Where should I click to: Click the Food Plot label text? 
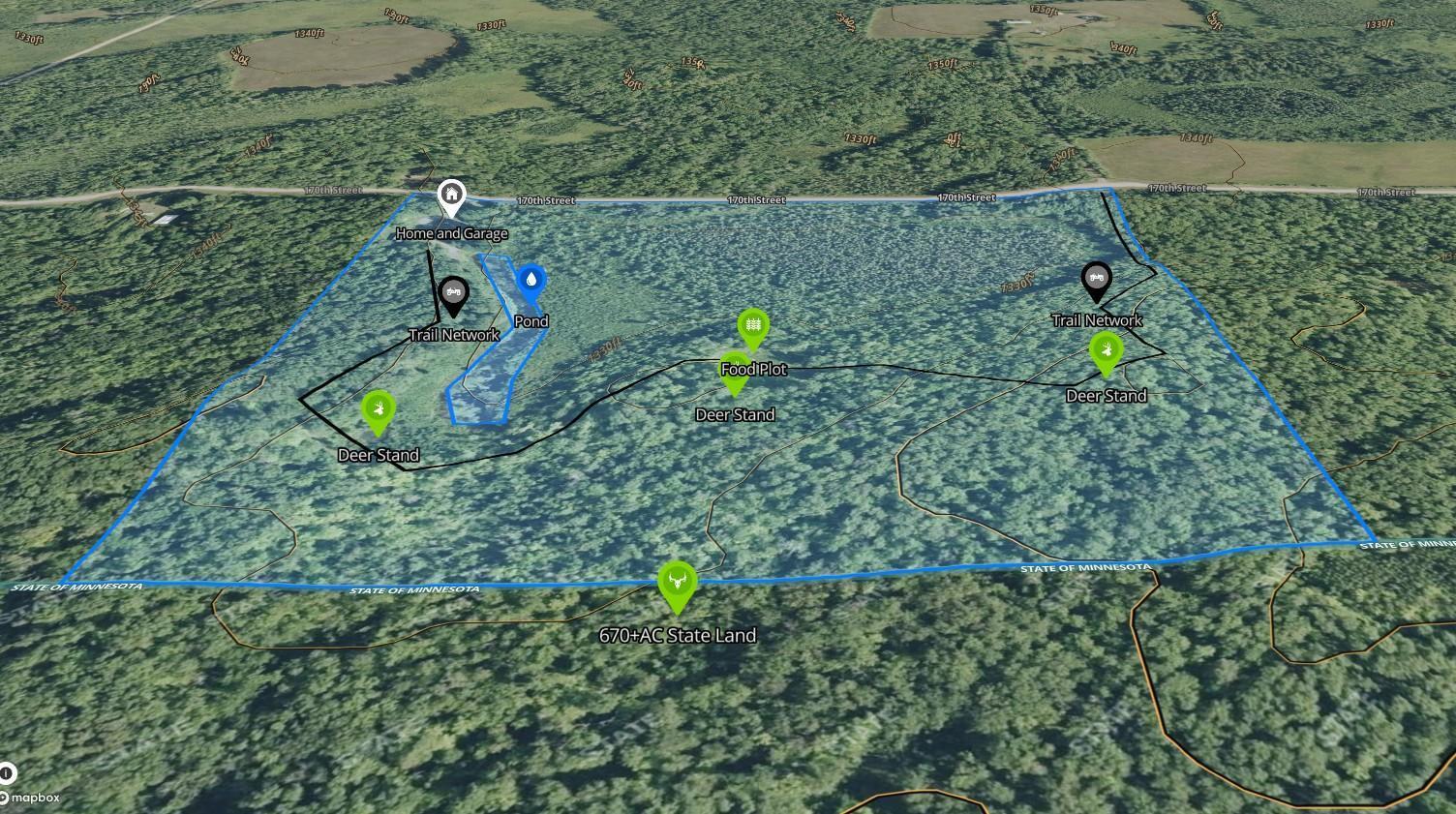click(755, 369)
